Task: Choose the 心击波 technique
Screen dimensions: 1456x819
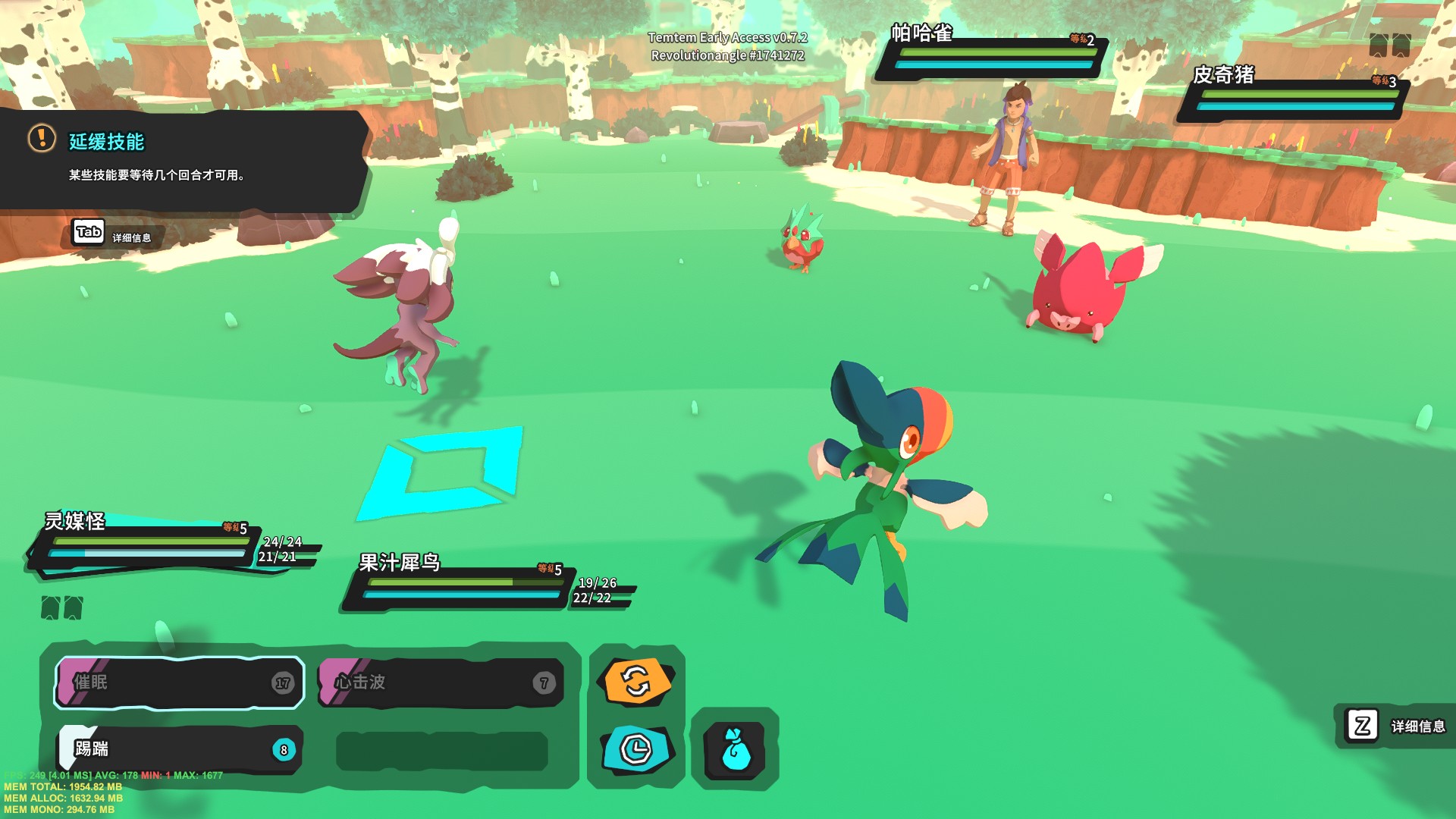Action: [x=441, y=682]
